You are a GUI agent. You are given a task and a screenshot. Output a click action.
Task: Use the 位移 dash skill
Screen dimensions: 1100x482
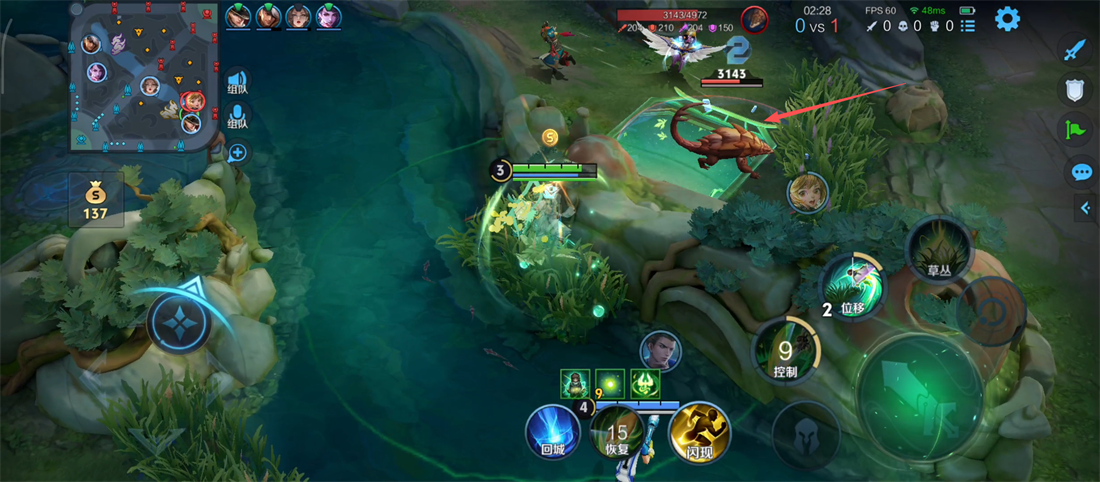852,288
